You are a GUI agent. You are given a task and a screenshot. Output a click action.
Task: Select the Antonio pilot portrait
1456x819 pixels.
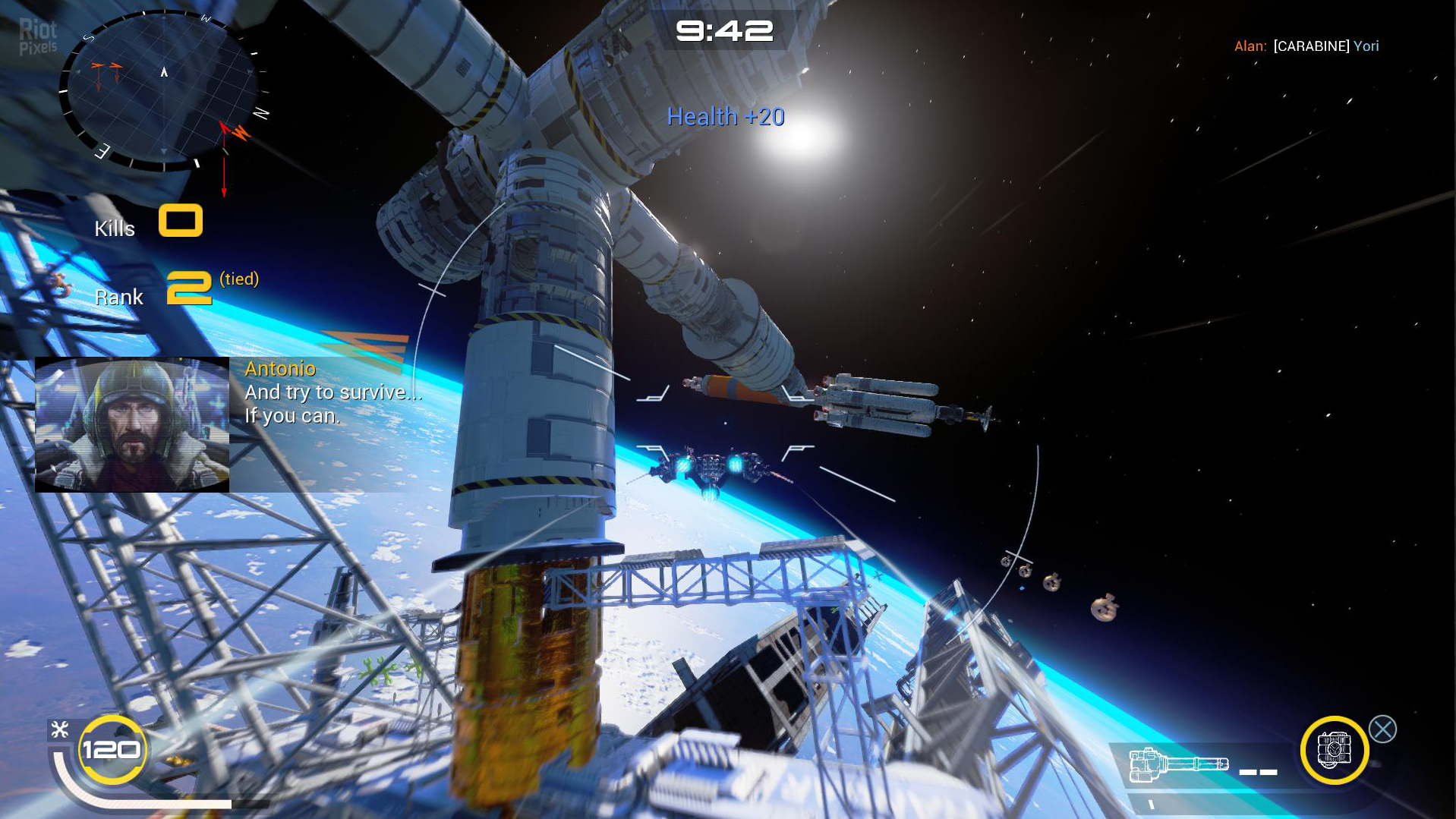(x=132, y=425)
